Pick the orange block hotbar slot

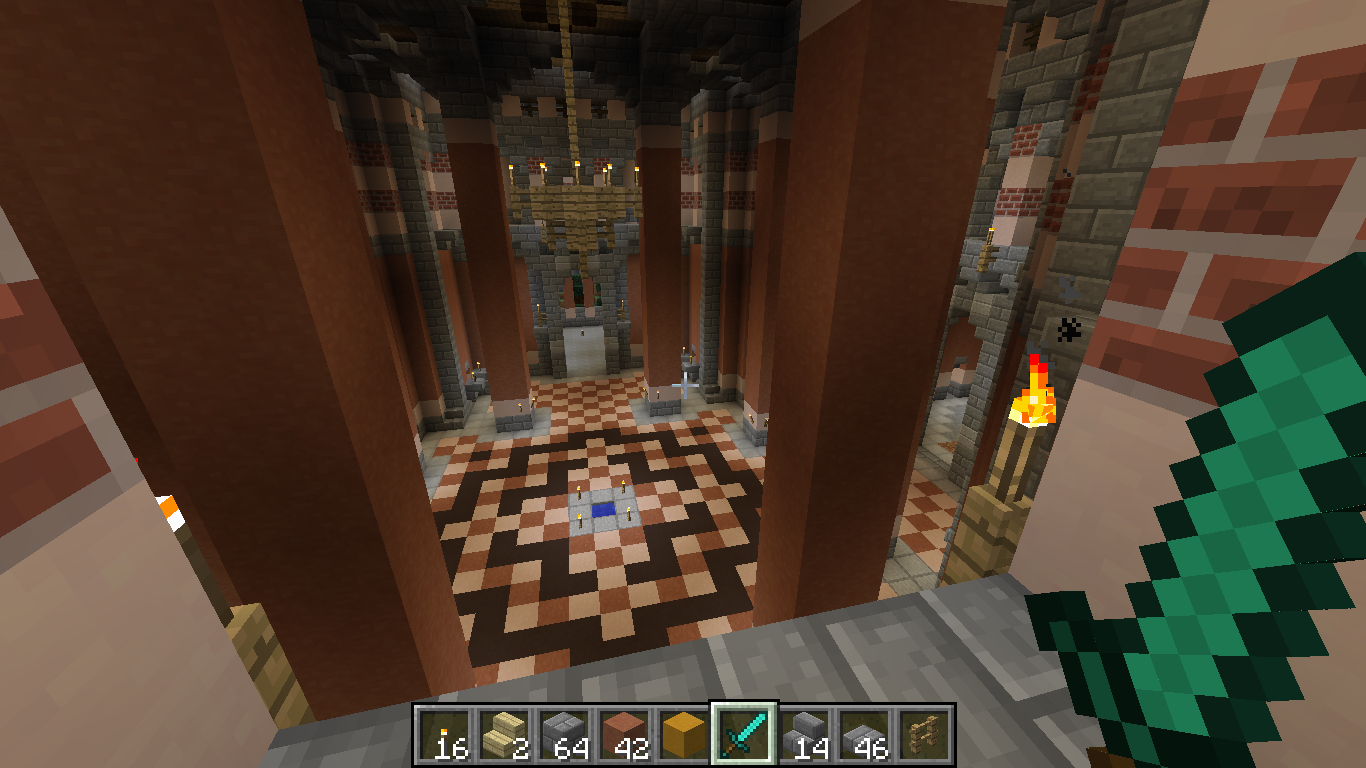tap(684, 733)
